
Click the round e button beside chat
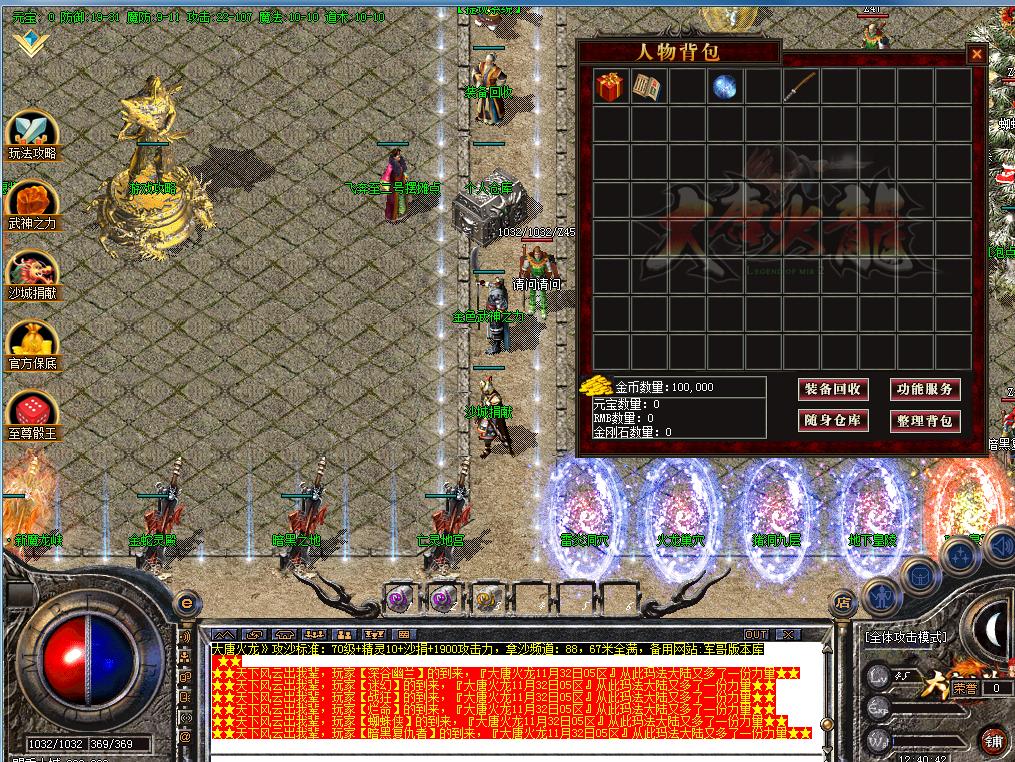pos(185,603)
